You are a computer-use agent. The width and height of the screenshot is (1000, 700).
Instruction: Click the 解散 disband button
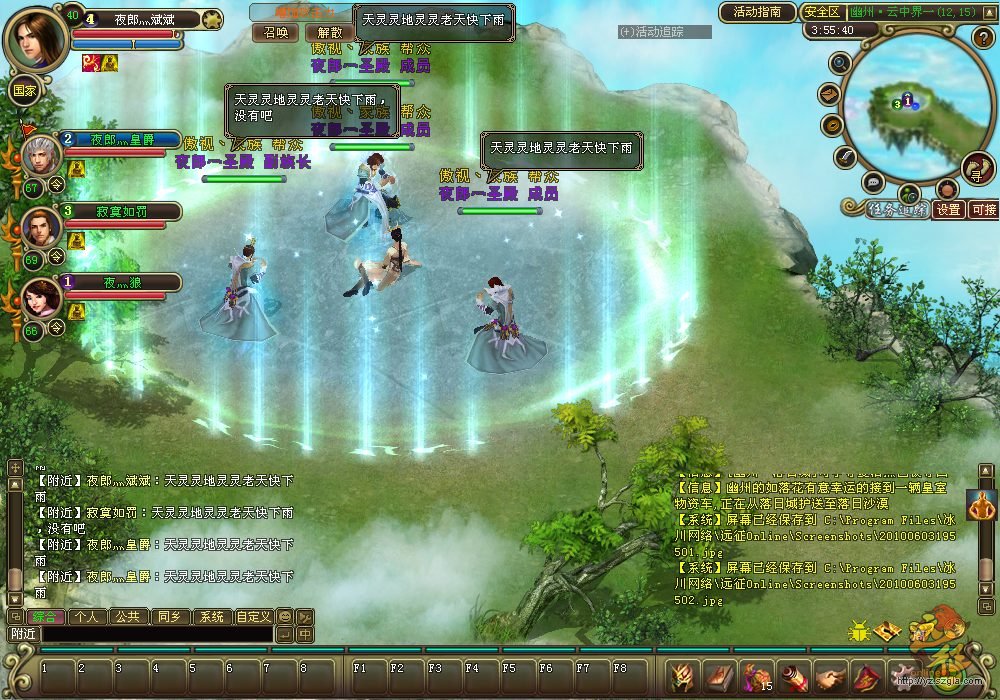[329, 32]
